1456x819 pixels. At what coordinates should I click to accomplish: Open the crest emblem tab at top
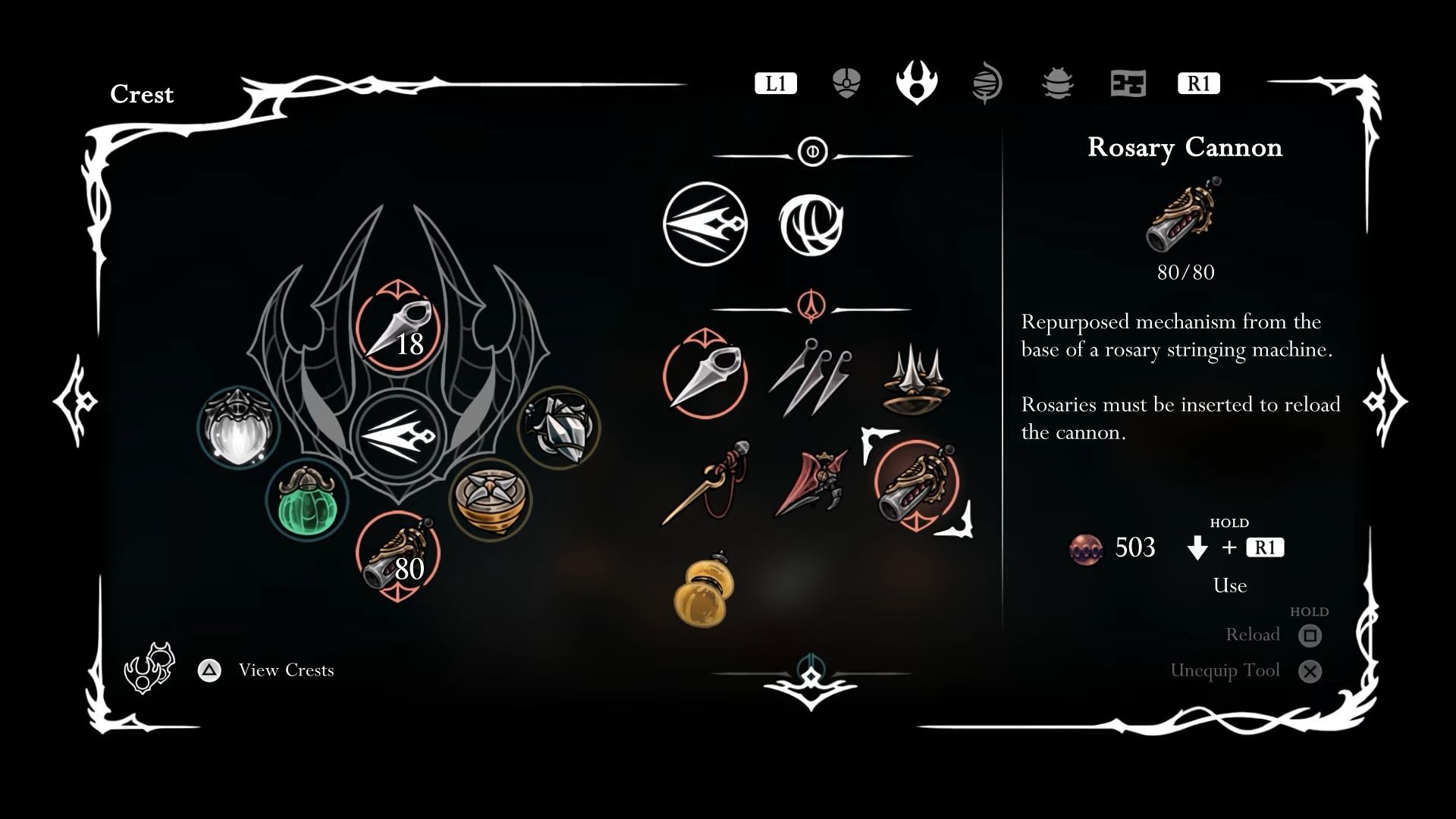pyautogui.click(x=915, y=83)
